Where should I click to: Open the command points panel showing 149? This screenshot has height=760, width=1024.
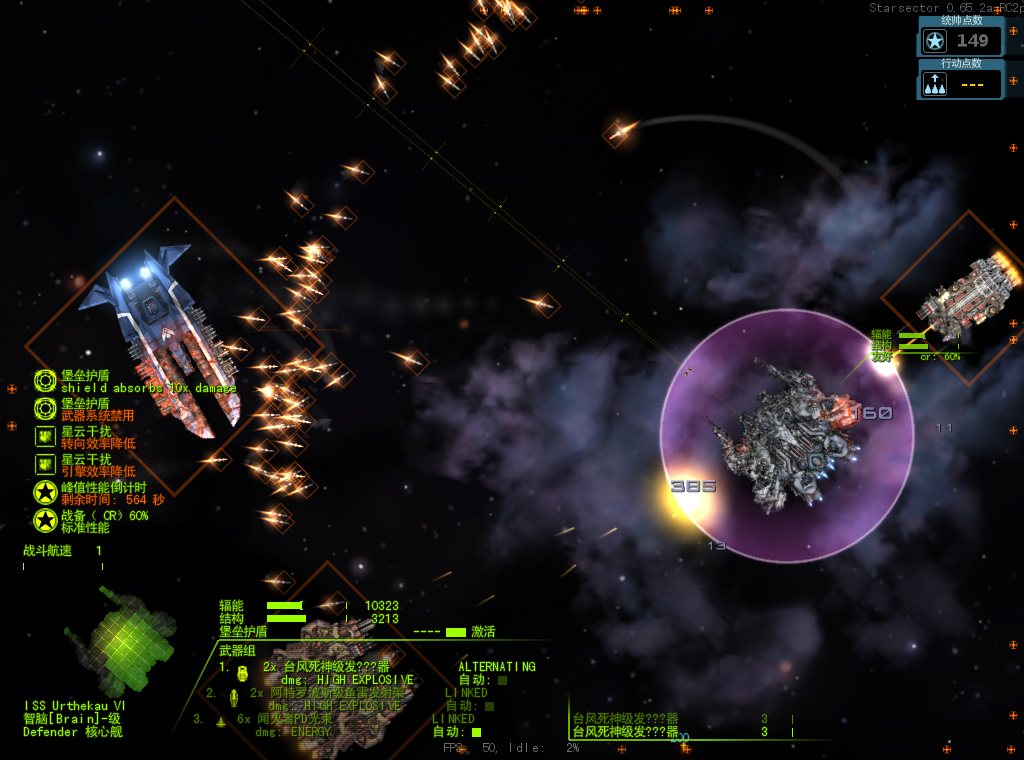(960, 40)
